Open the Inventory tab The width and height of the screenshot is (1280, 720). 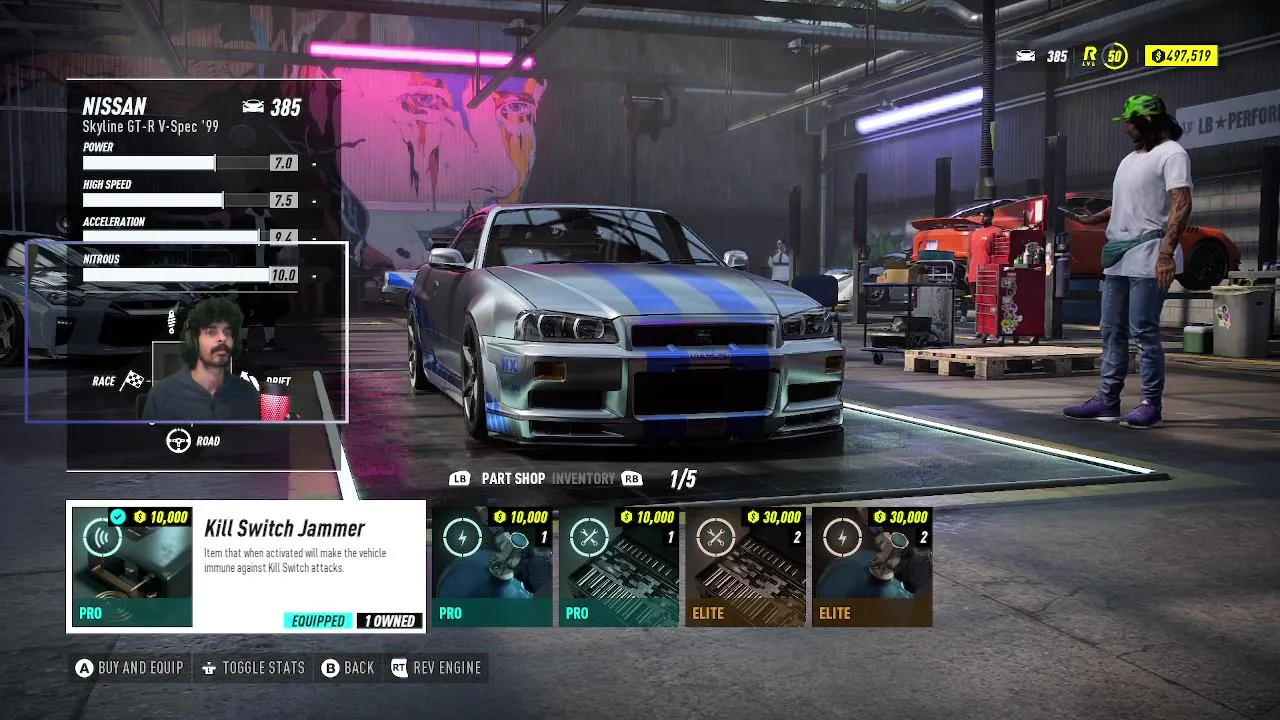click(x=583, y=479)
